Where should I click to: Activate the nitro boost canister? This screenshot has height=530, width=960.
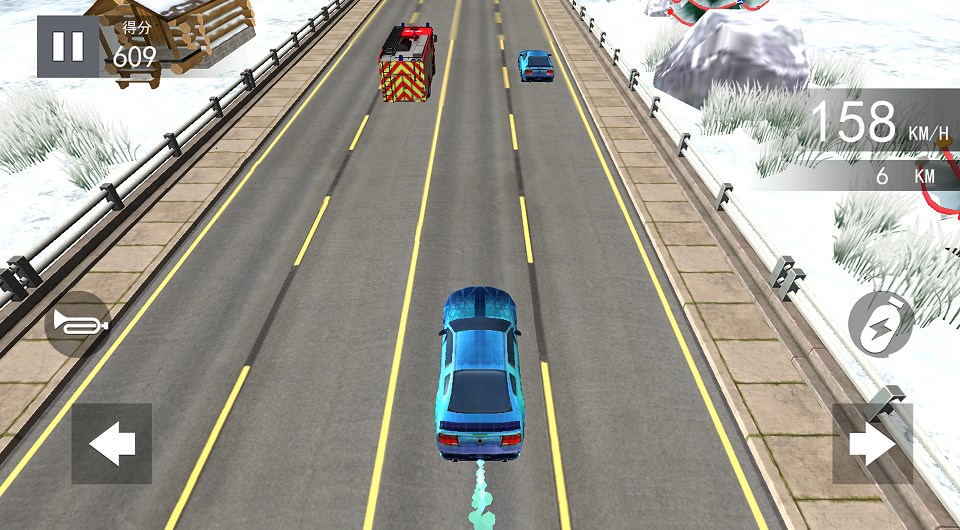pos(881,323)
